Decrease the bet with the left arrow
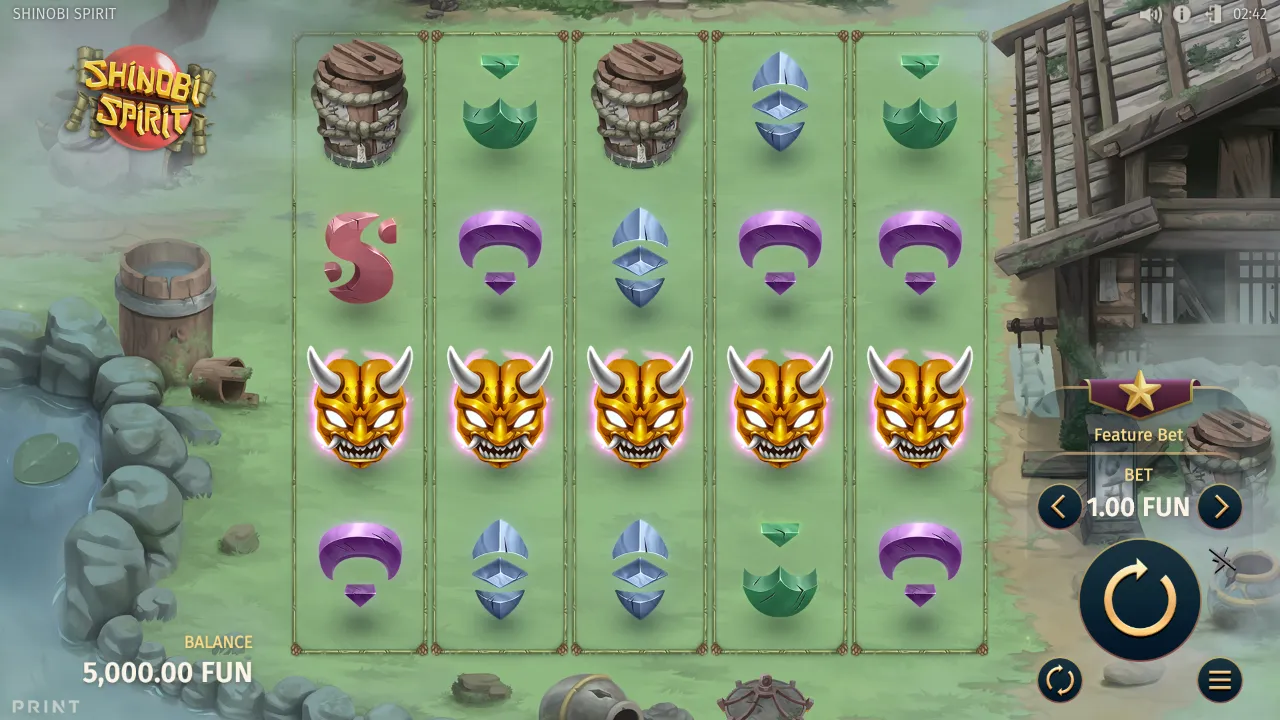 (1059, 507)
